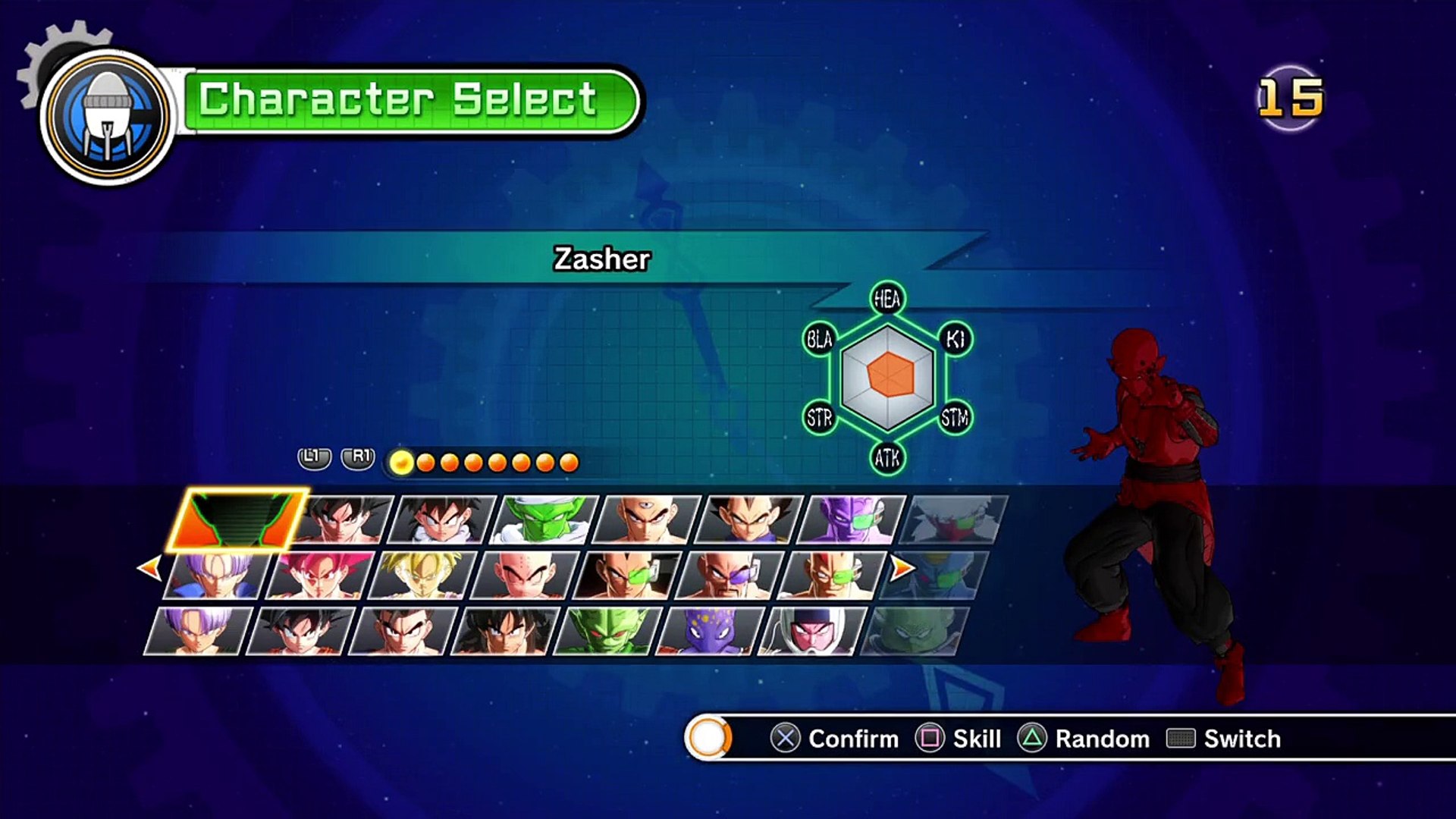Screen dimensions: 1456x819
Task: Pick bald Krillin's portrait
Action: [x=525, y=576]
